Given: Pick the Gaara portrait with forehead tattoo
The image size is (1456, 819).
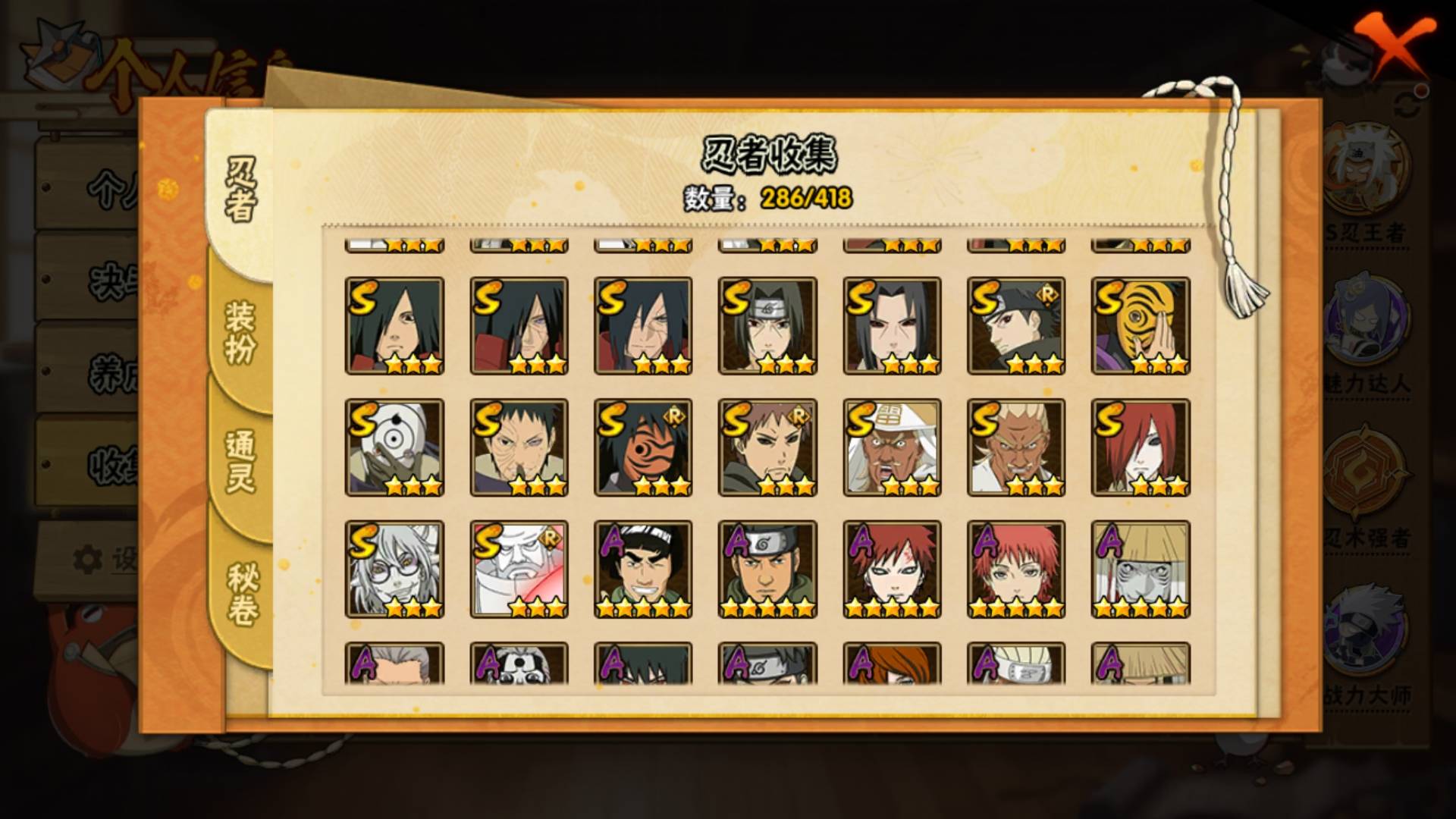Looking at the screenshot, I should pos(892,569).
